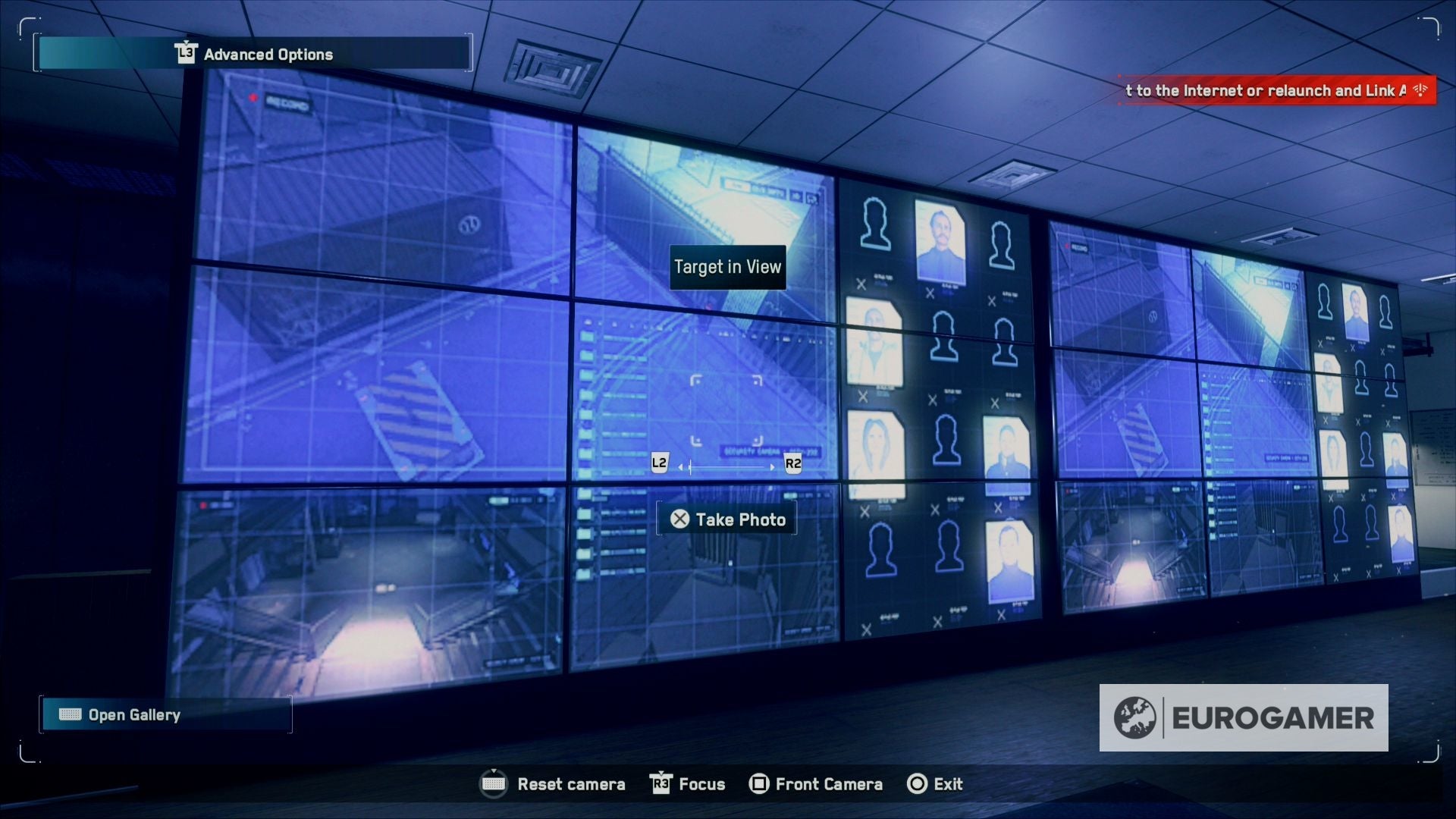Click the L3 stick icon for Advanced Options
Image resolution: width=1456 pixels, height=819 pixels.
pyautogui.click(x=186, y=54)
